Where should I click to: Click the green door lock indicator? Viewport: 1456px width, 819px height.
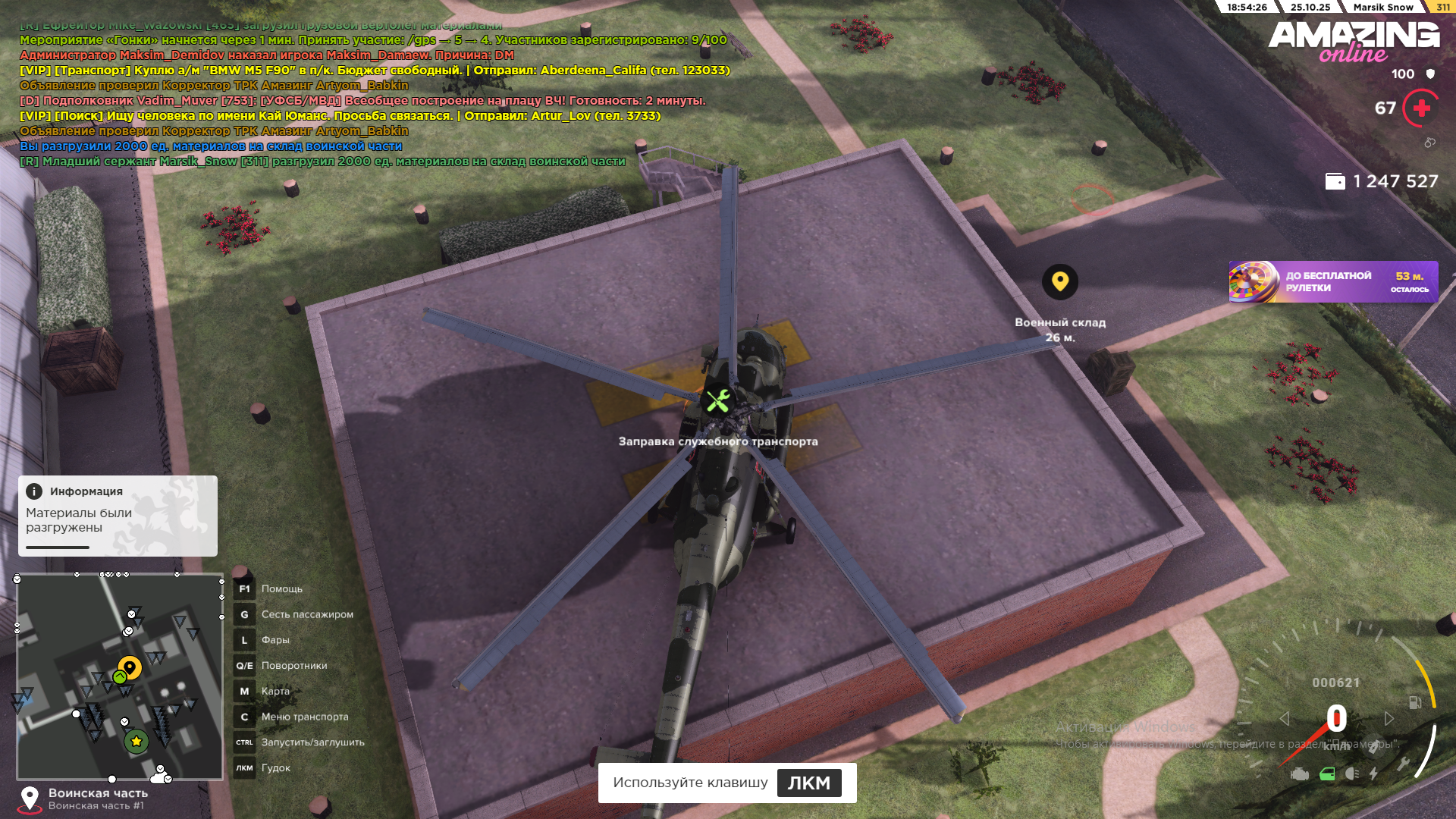[x=1327, y=773]
